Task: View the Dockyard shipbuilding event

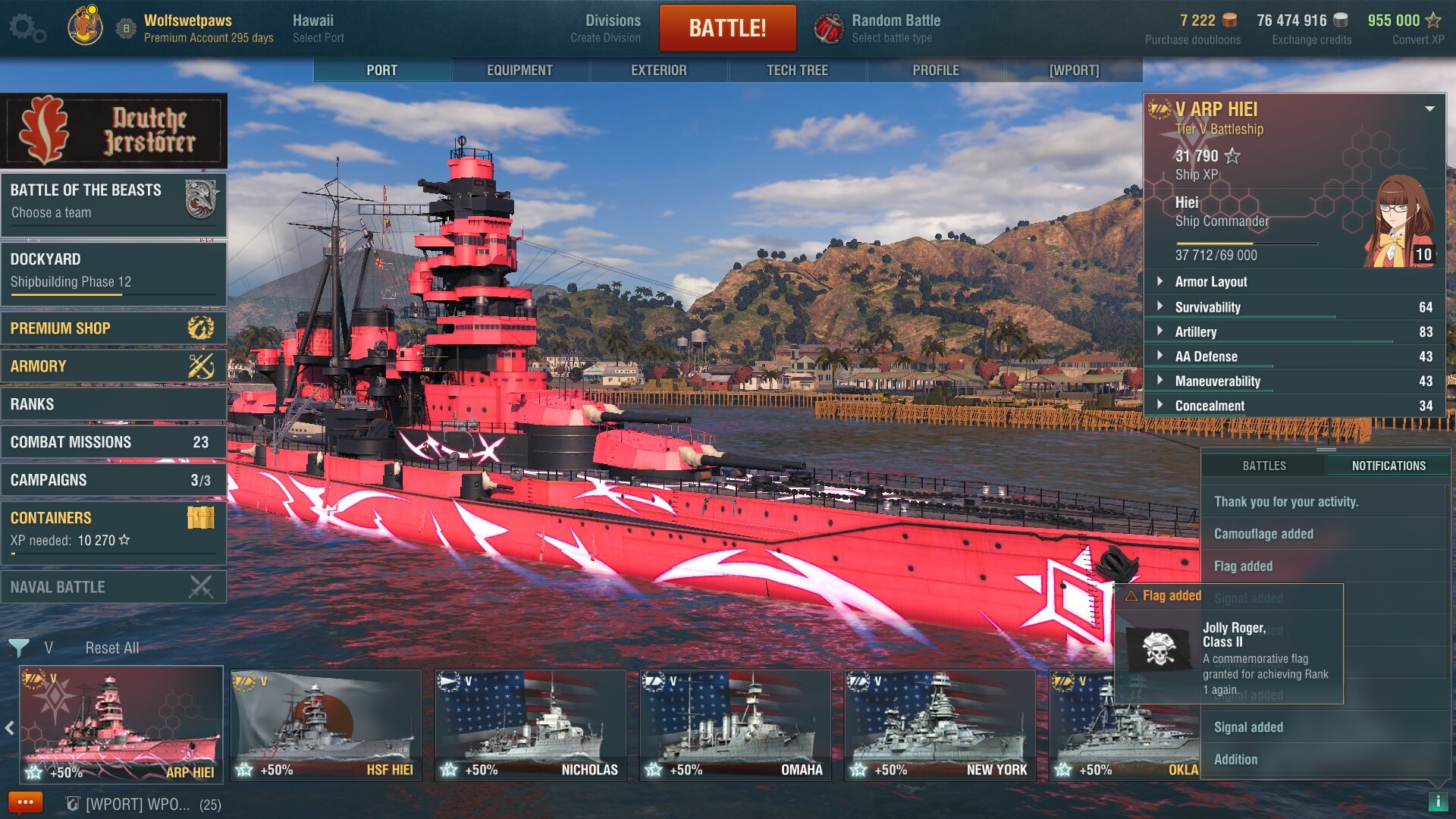Action: click(x=114, y=270)
